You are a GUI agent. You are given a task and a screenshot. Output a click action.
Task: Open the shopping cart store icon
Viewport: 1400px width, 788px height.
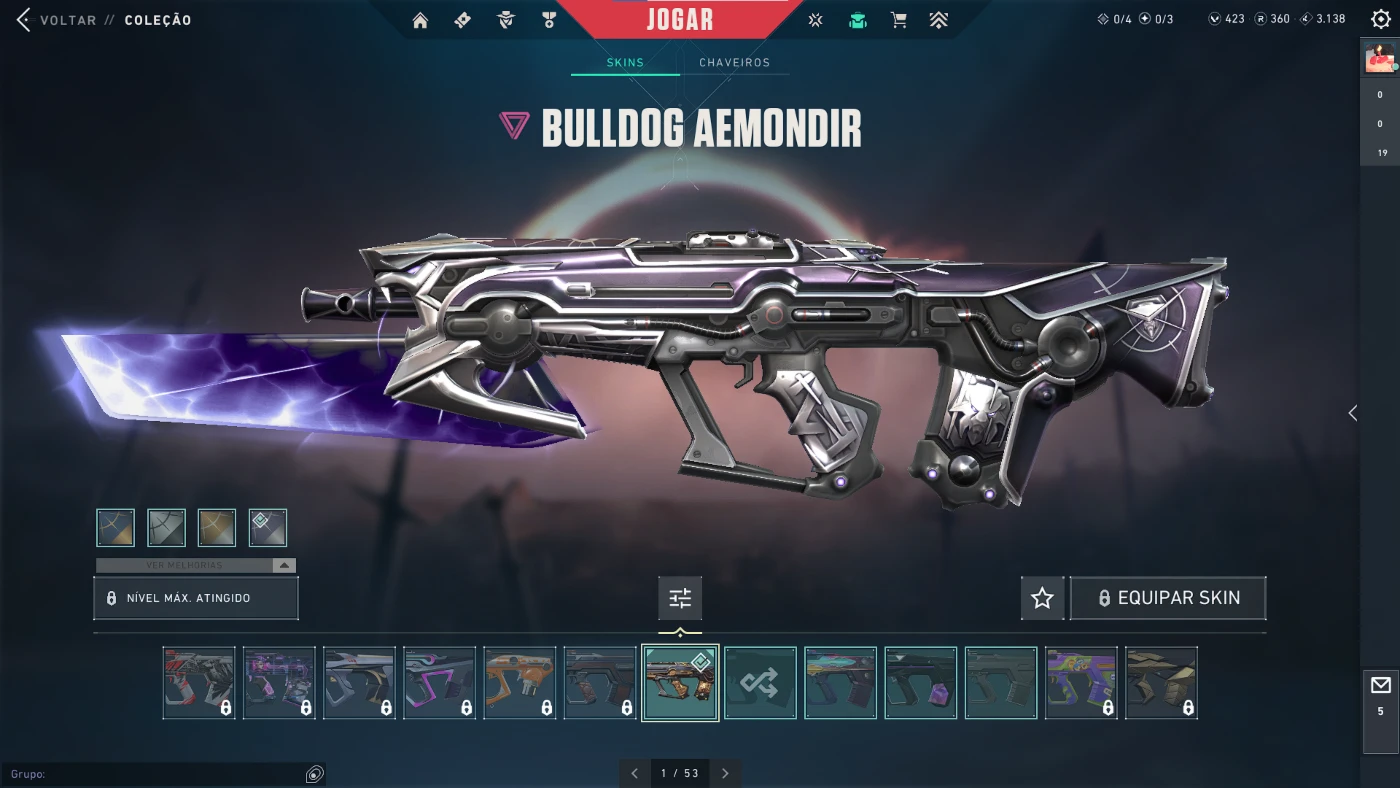click(898, 20)
